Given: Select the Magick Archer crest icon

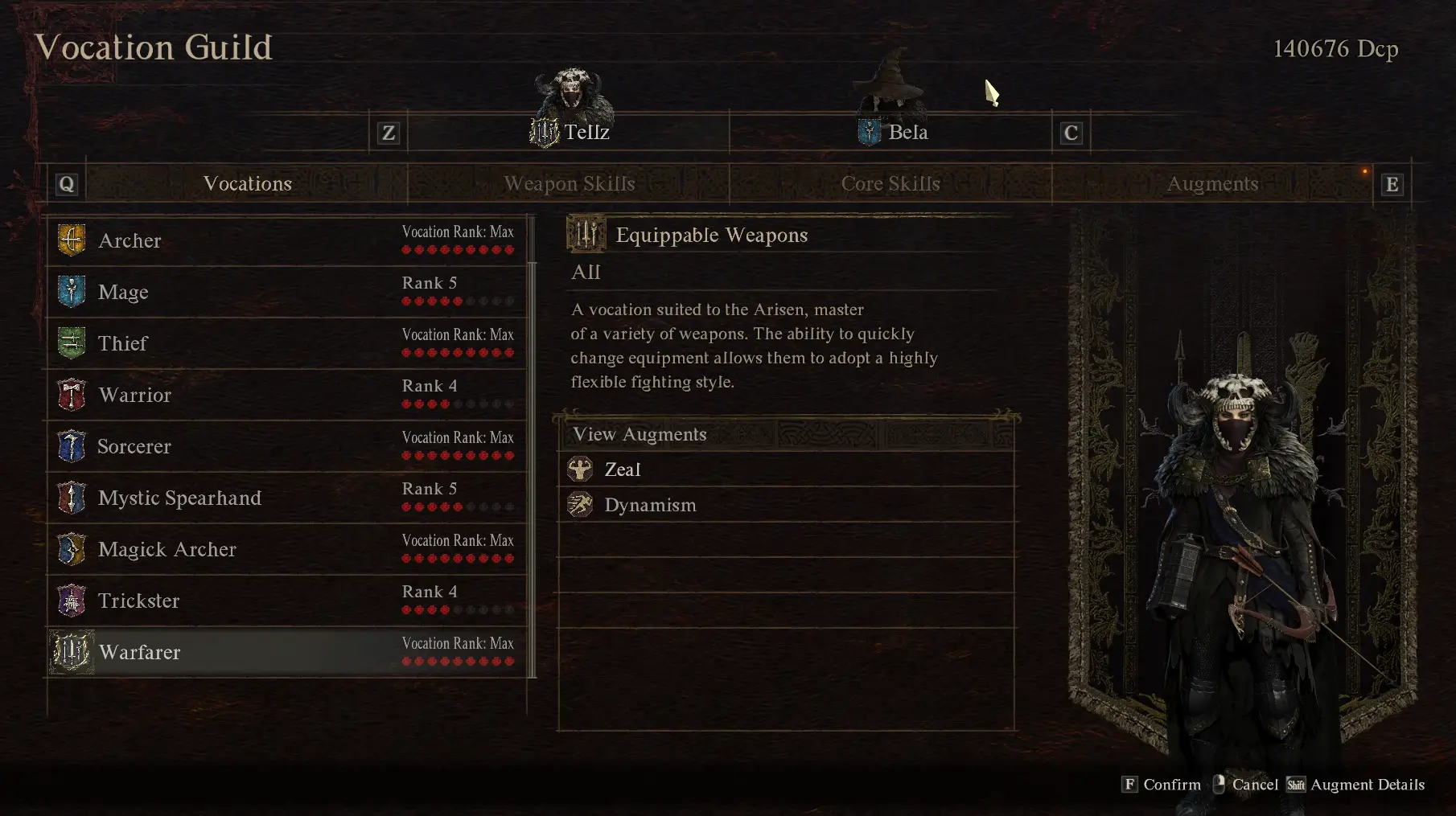Looking at the screenshot, I should point(72,549).
